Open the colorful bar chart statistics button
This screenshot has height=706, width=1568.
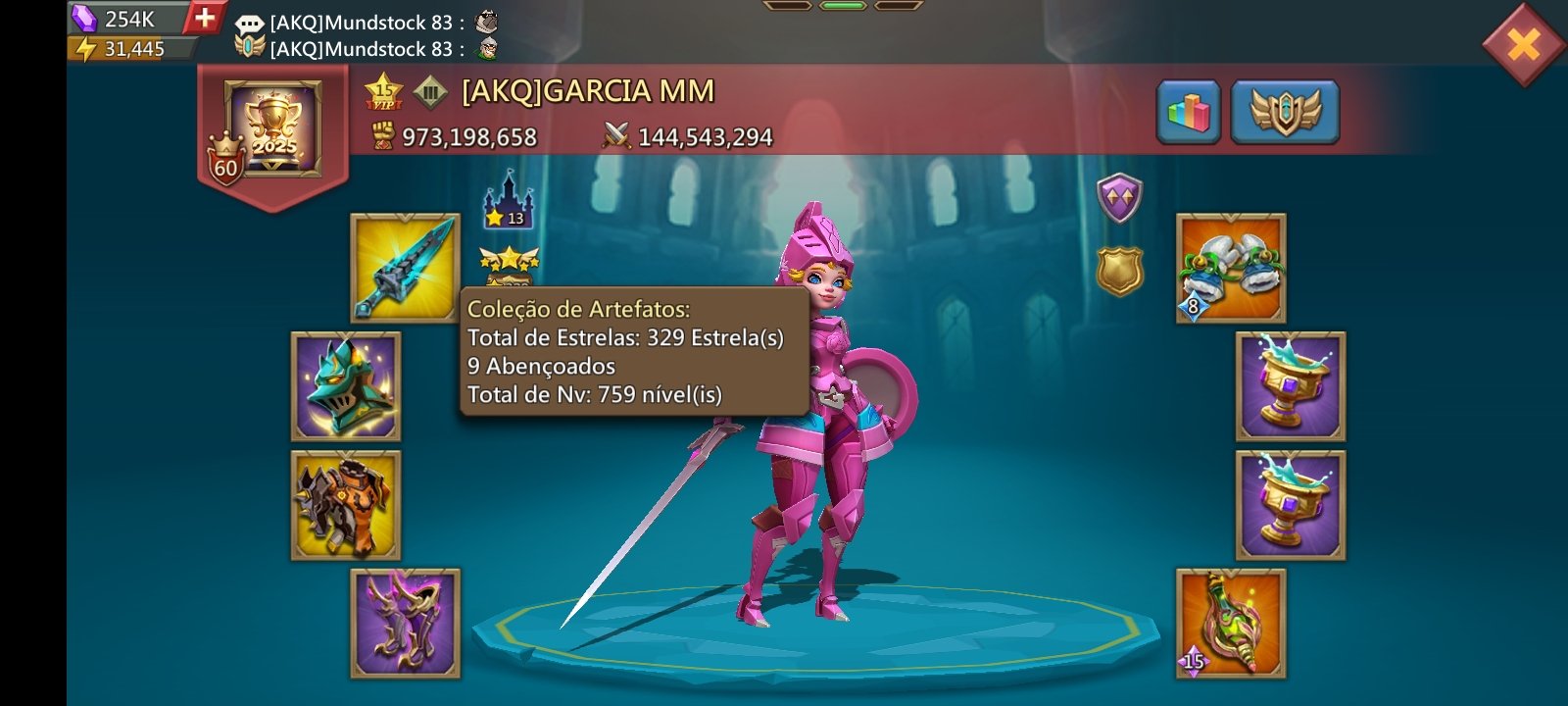[x=1188, y=113]
